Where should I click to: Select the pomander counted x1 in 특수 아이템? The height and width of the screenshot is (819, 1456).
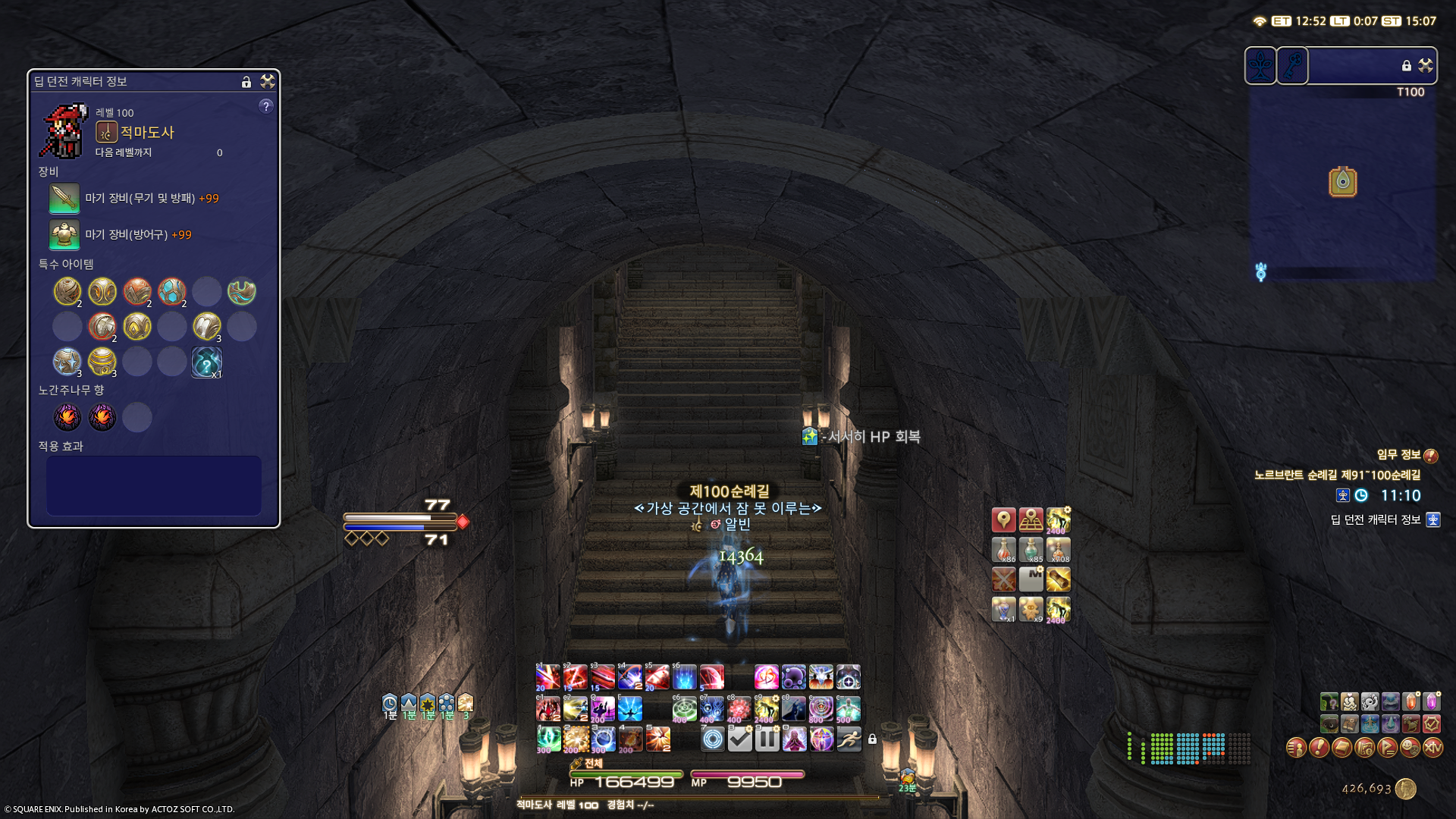coord(206,362)
